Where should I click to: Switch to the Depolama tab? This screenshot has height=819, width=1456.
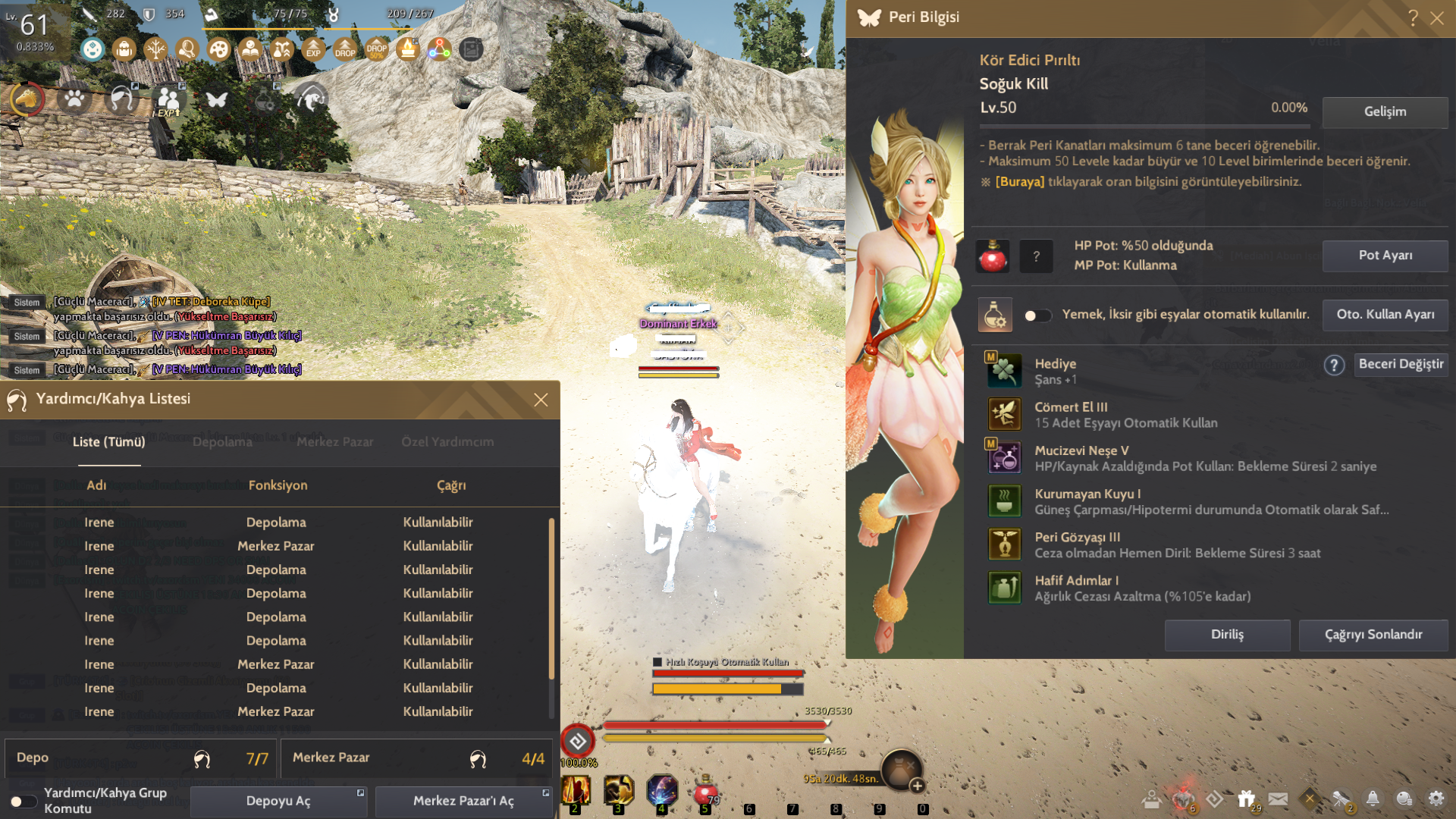[x=222, y=442]
